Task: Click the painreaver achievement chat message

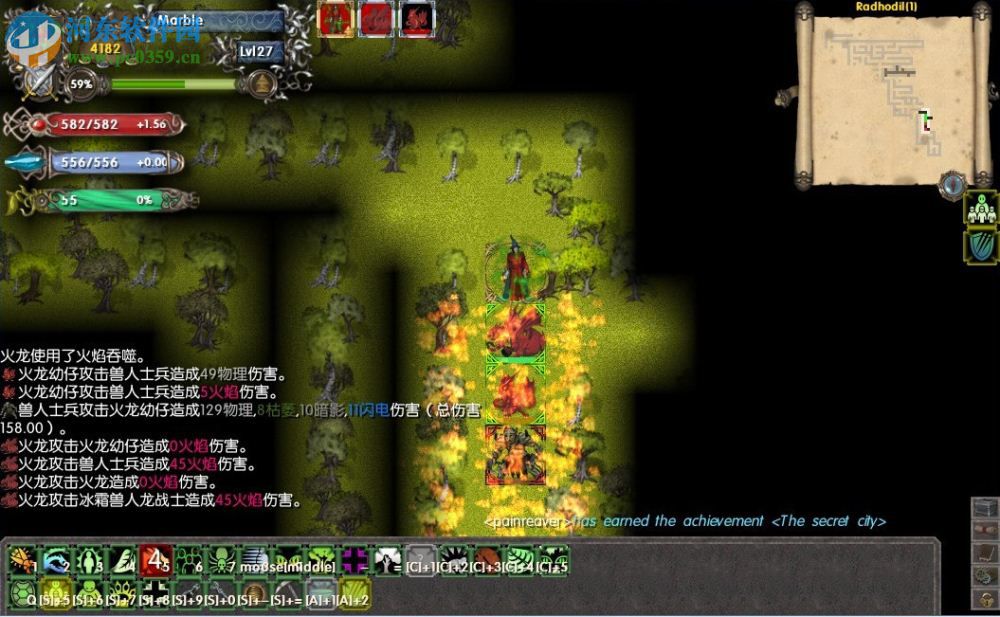Action: click(685, 521)
